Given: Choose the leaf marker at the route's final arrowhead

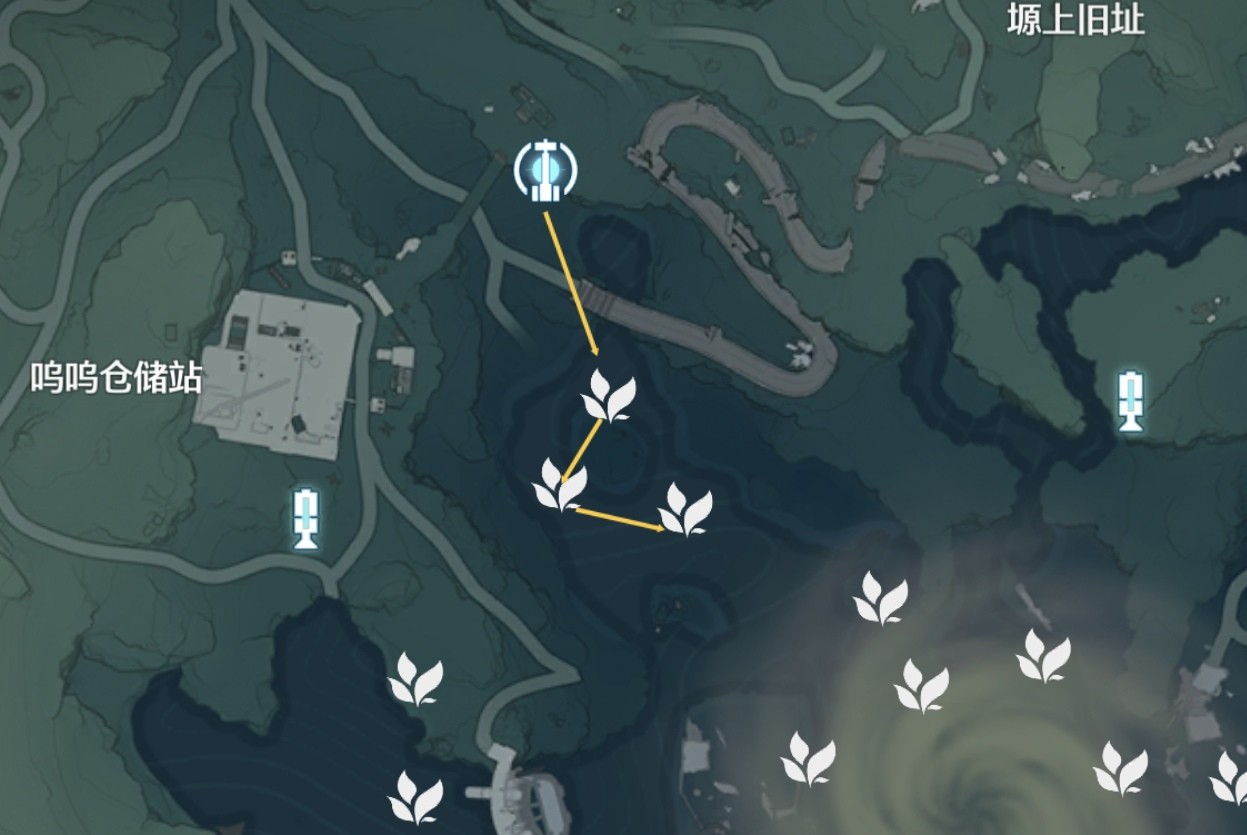Looking at the screenshot, I should point(686,509).
